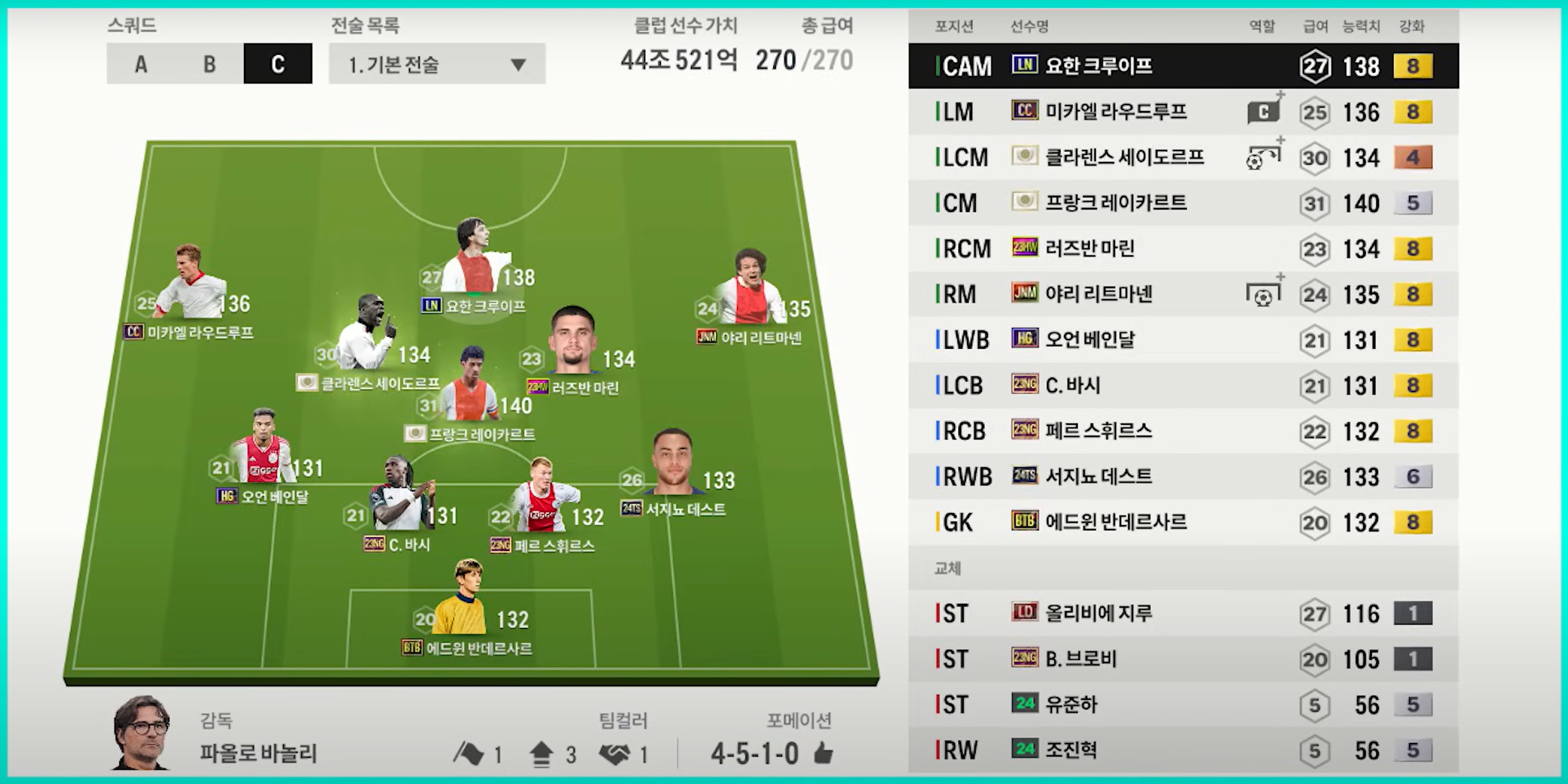This screenshot has width=1568, height=784.
Task: Select the RCM 러즈반 마린 row
Action: click(x=1183, y=249)
